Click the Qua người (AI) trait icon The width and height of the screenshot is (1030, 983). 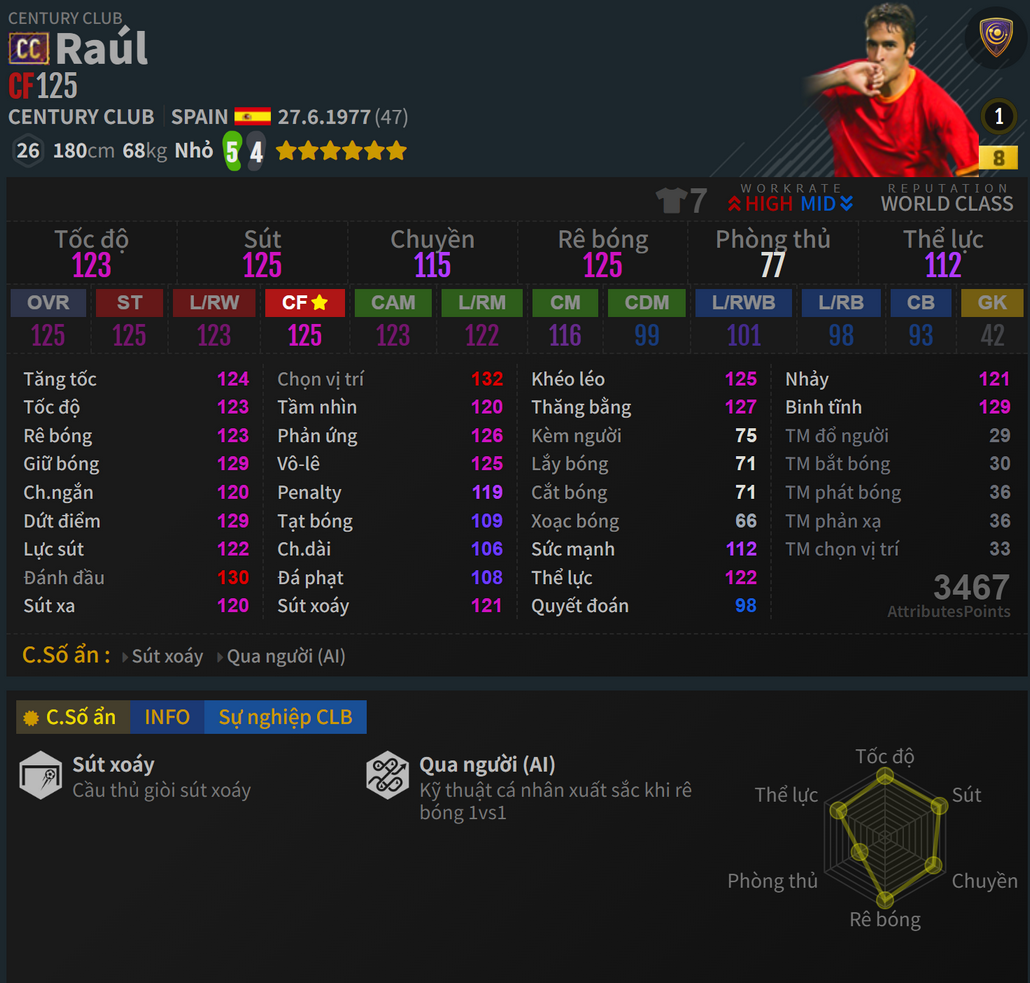click(387, 775)
